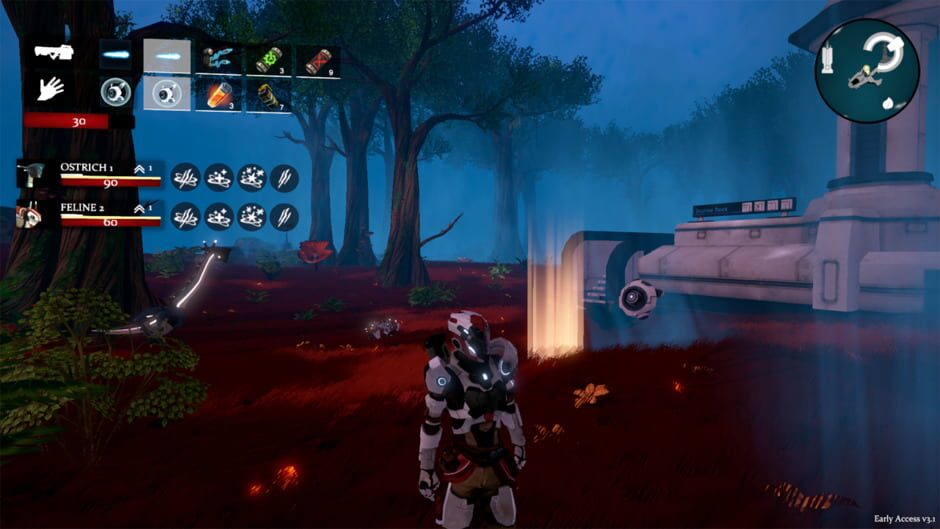Image resolution: width=940 pixels, height=529 pixels.
Task: Choose the blue tentacle creature item slot
Action: pos(218,58)
